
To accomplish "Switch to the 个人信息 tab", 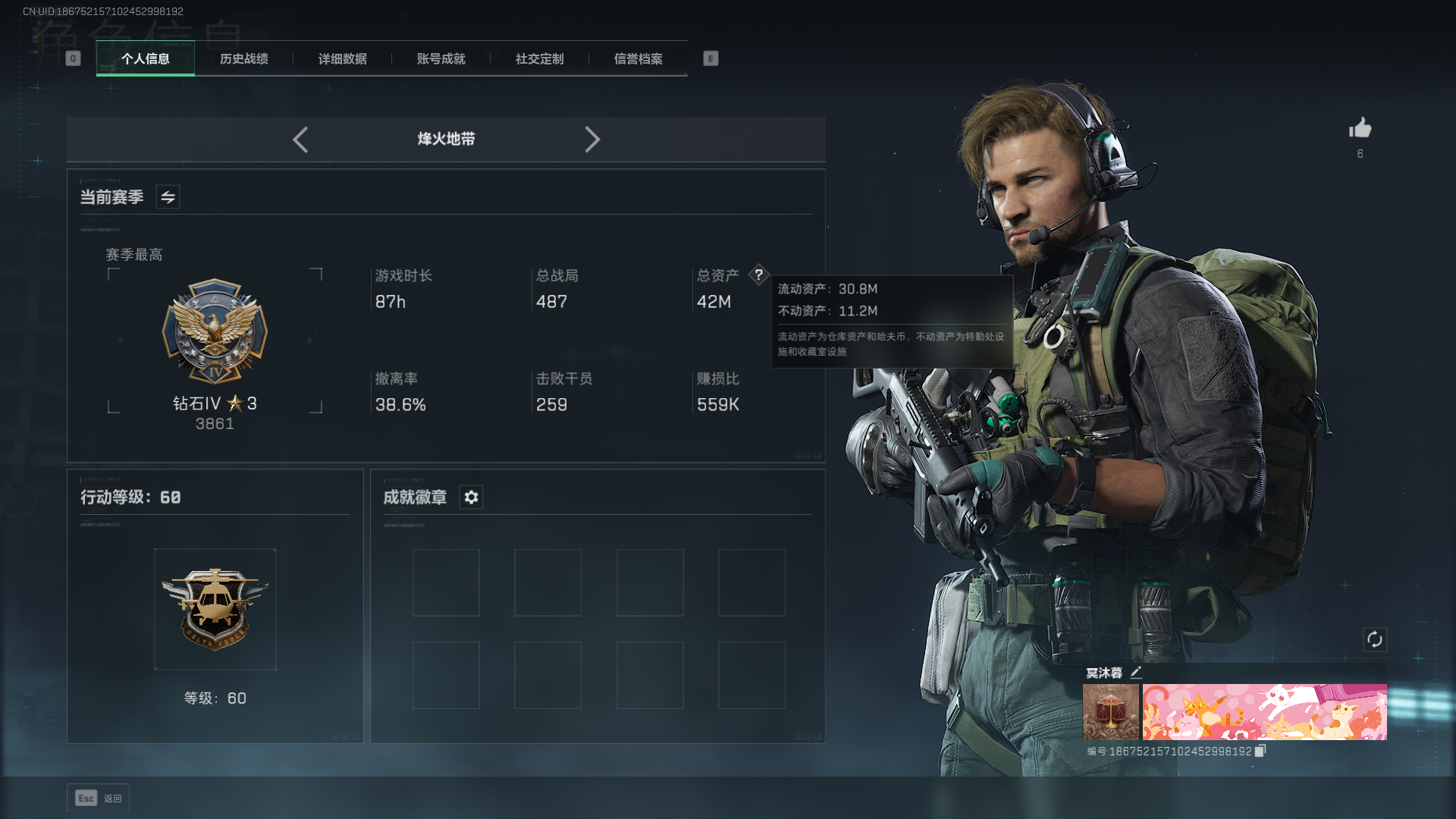I will click(x=145, y=59).
